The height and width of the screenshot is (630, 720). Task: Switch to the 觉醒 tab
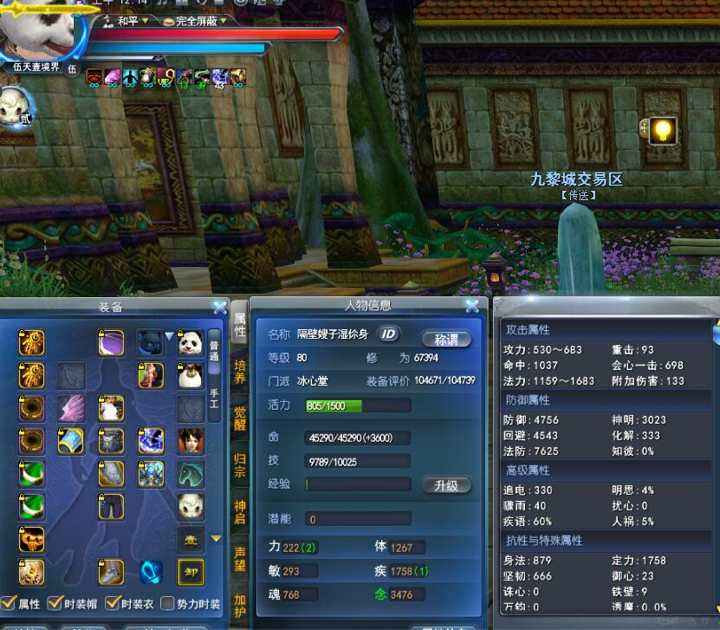pos(240,419)
